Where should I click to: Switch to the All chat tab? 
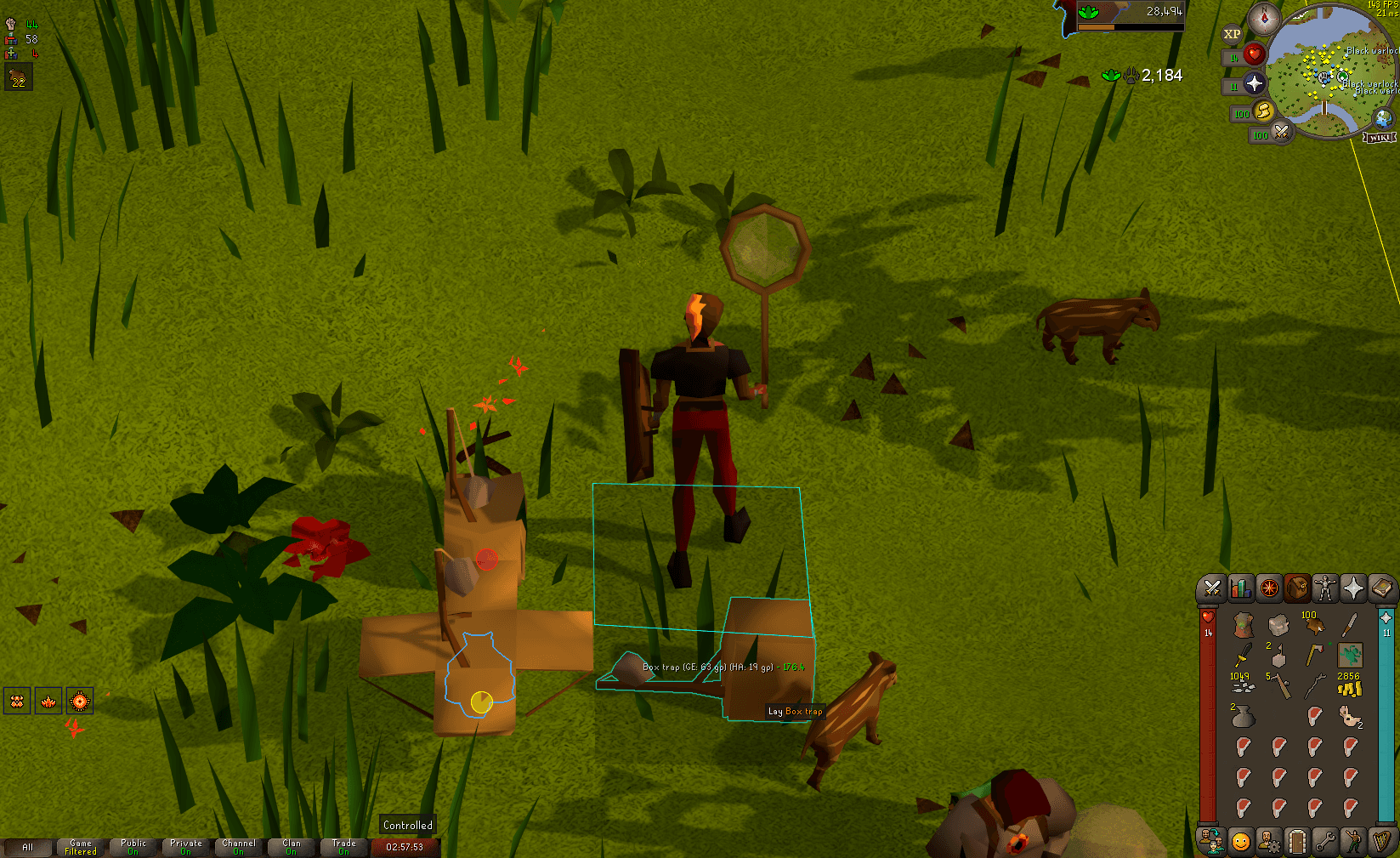tap(29, 847)
